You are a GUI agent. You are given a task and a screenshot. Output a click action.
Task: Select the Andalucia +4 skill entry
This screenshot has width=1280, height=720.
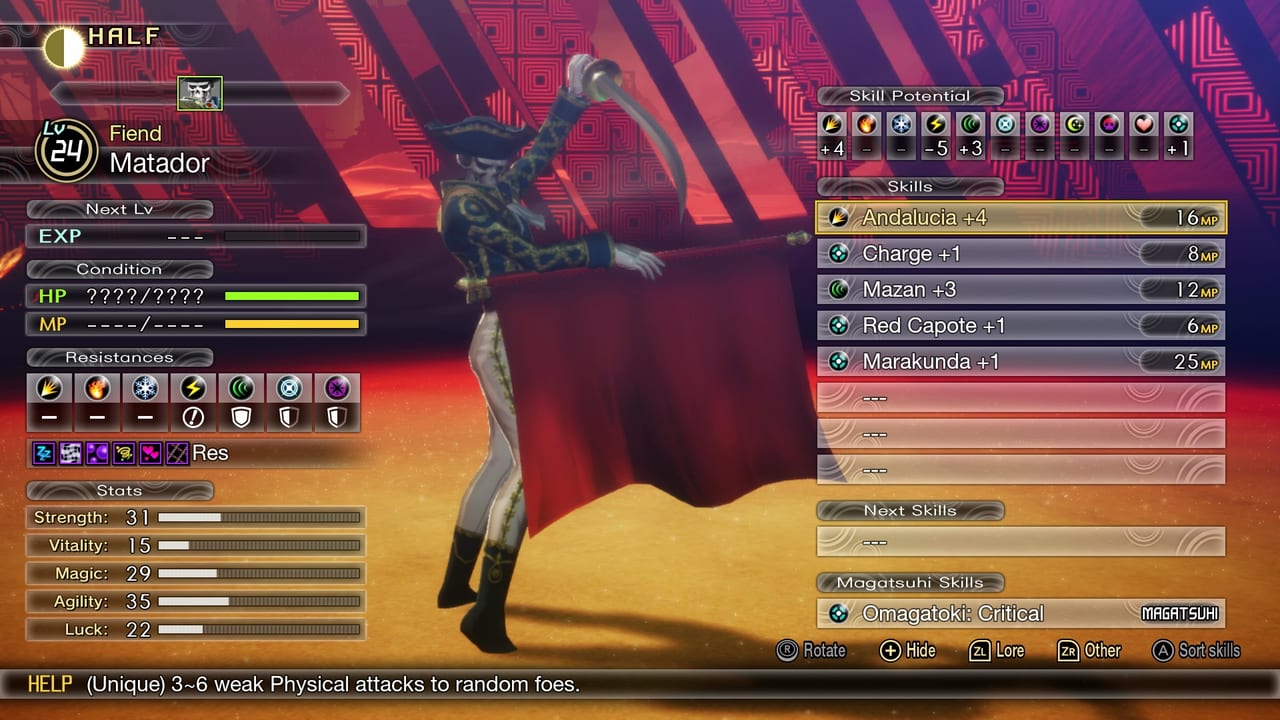1020,217
